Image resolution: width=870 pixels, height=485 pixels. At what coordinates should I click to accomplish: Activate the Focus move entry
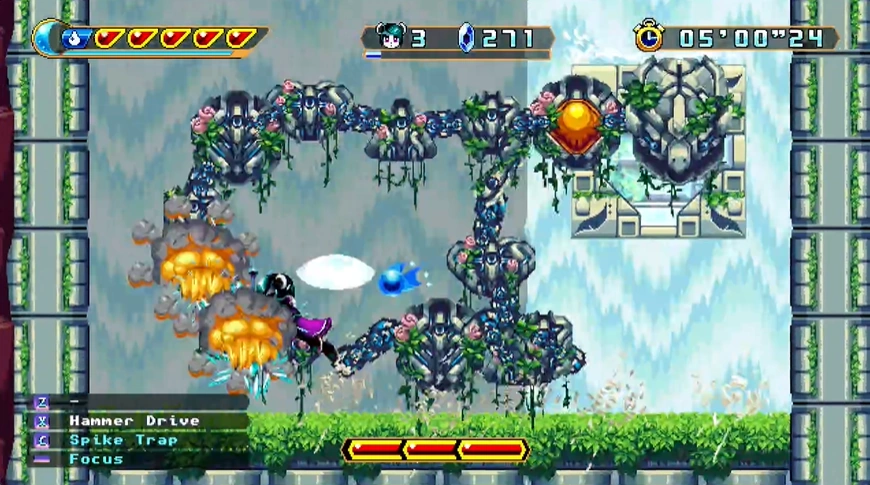pyautogui.click(x=96, y=459)
